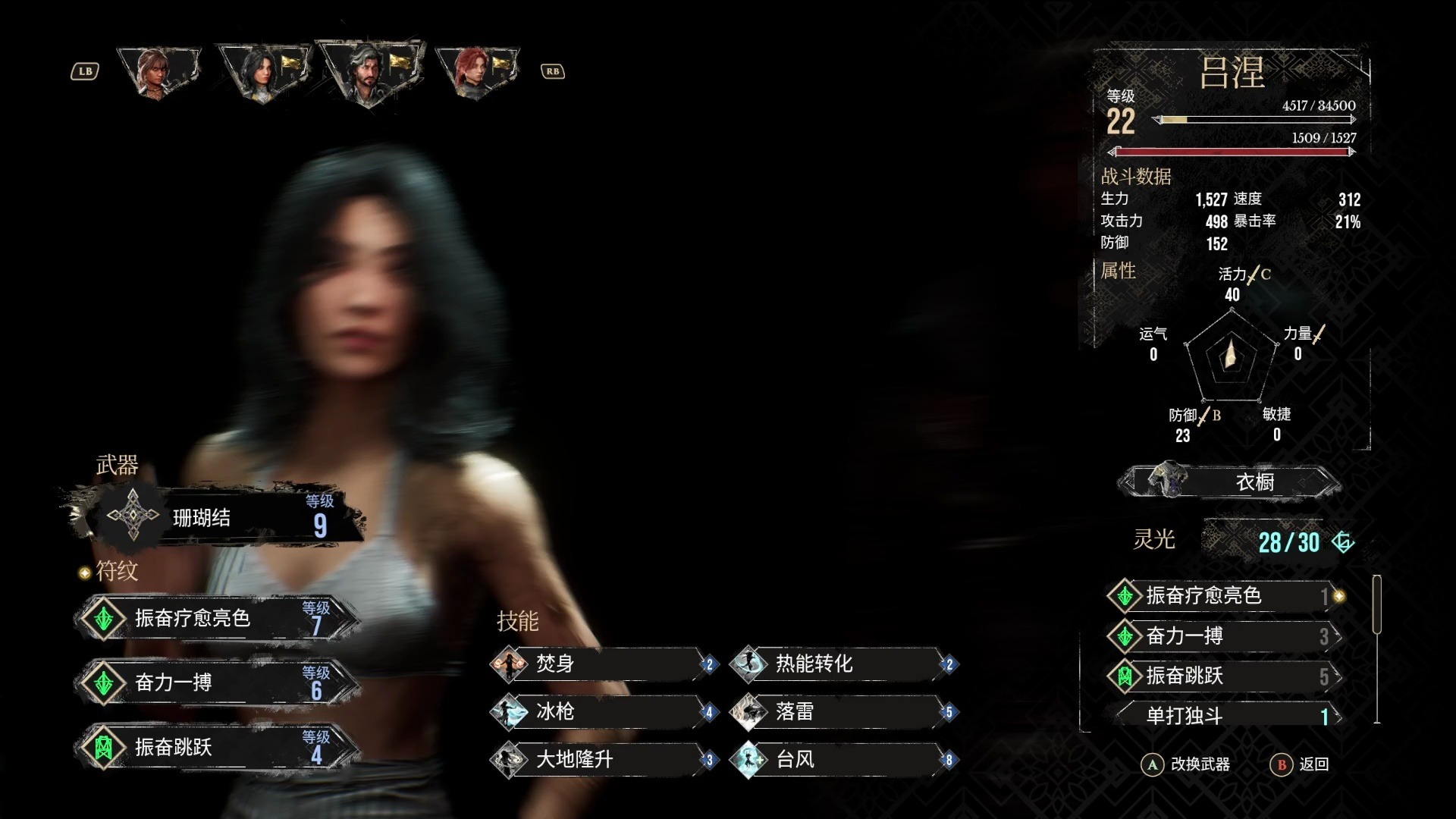Viewport: 1456px width, 819px height.
Task: Open the 大地隆升 skill slot
Action: (604, 760)
